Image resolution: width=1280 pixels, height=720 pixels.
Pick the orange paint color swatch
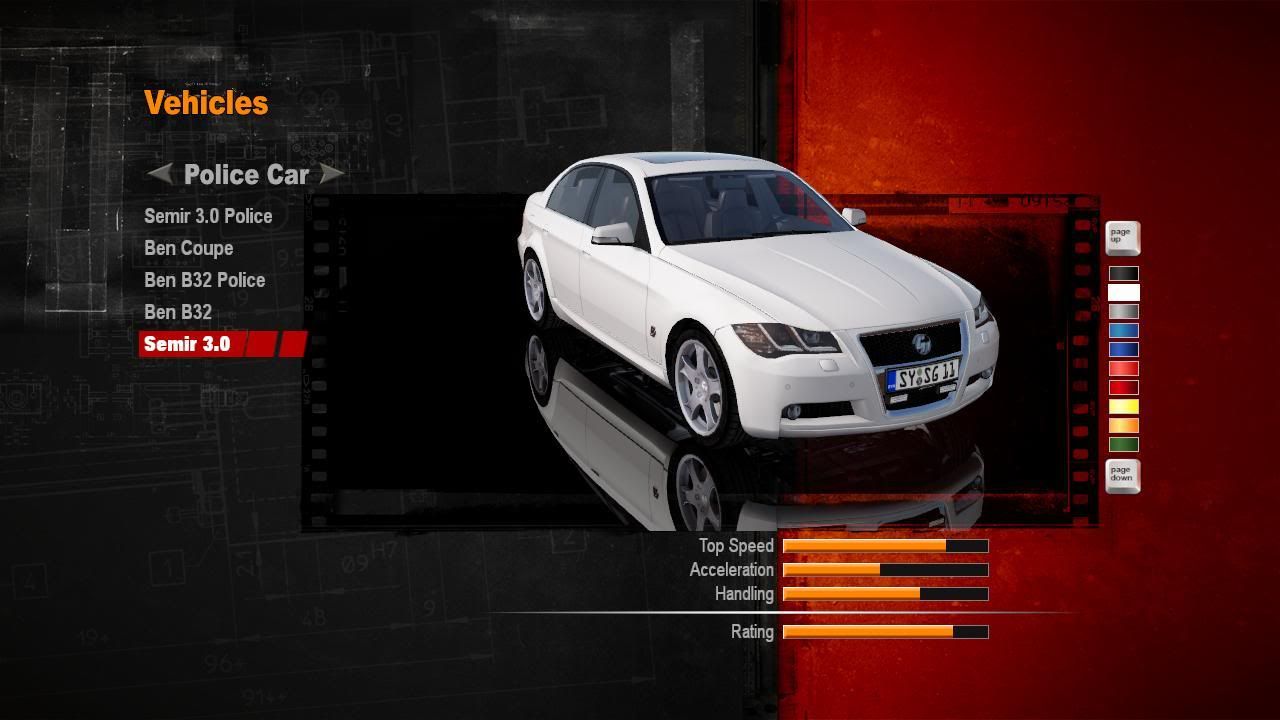tap(1123, 426)
